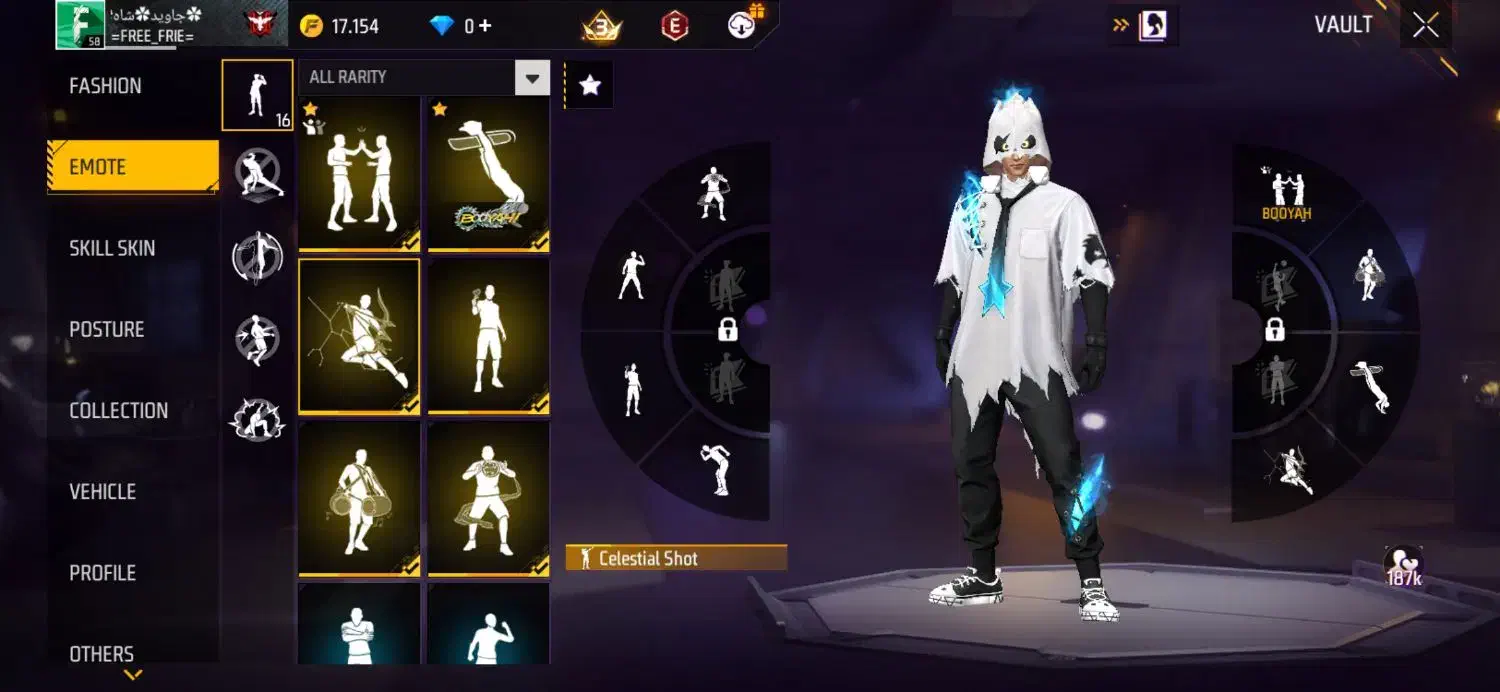Screen dimensions: 1500x692
Task: Open the gold coin balance
Action: pos(341,26)
